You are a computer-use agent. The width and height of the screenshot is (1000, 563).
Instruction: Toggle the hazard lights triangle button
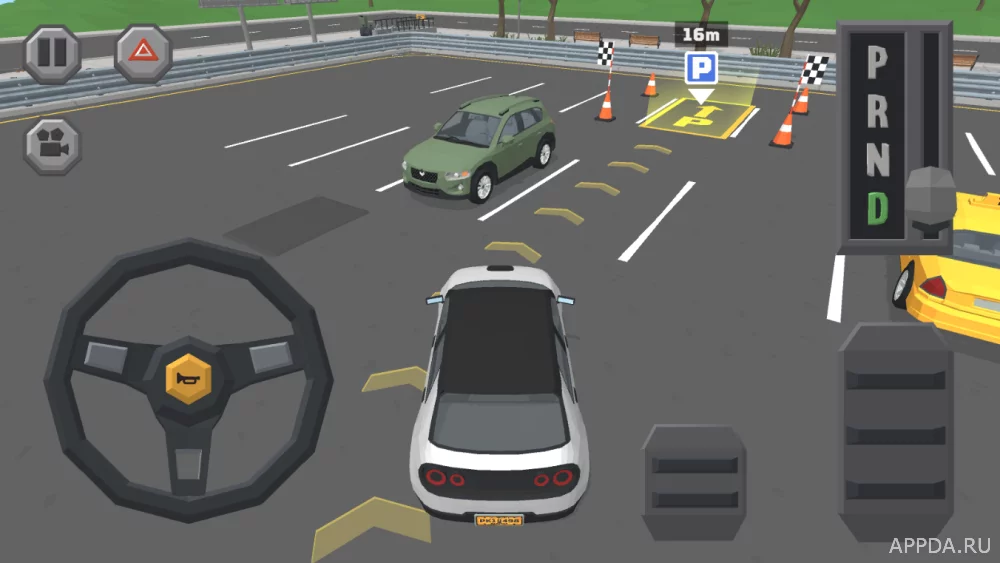coord(143,54)
